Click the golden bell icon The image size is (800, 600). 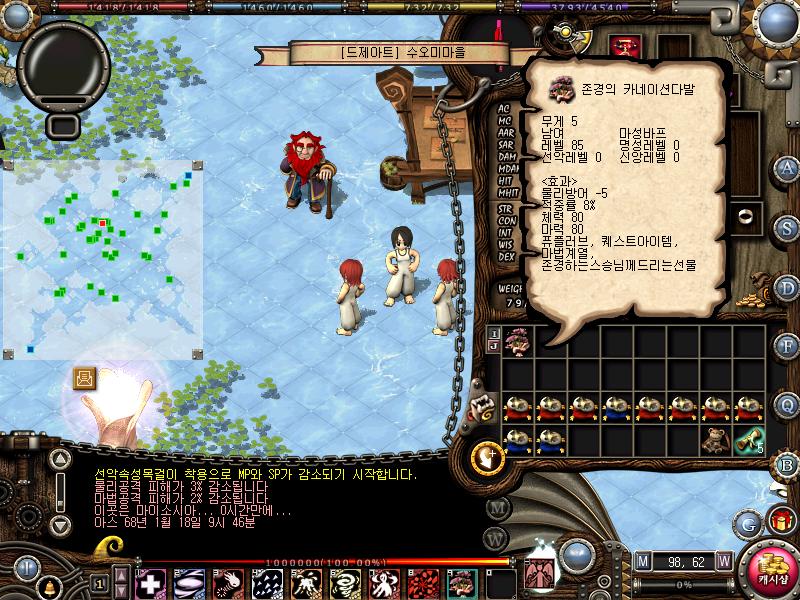pyautogui.click(x=47, y=583)
